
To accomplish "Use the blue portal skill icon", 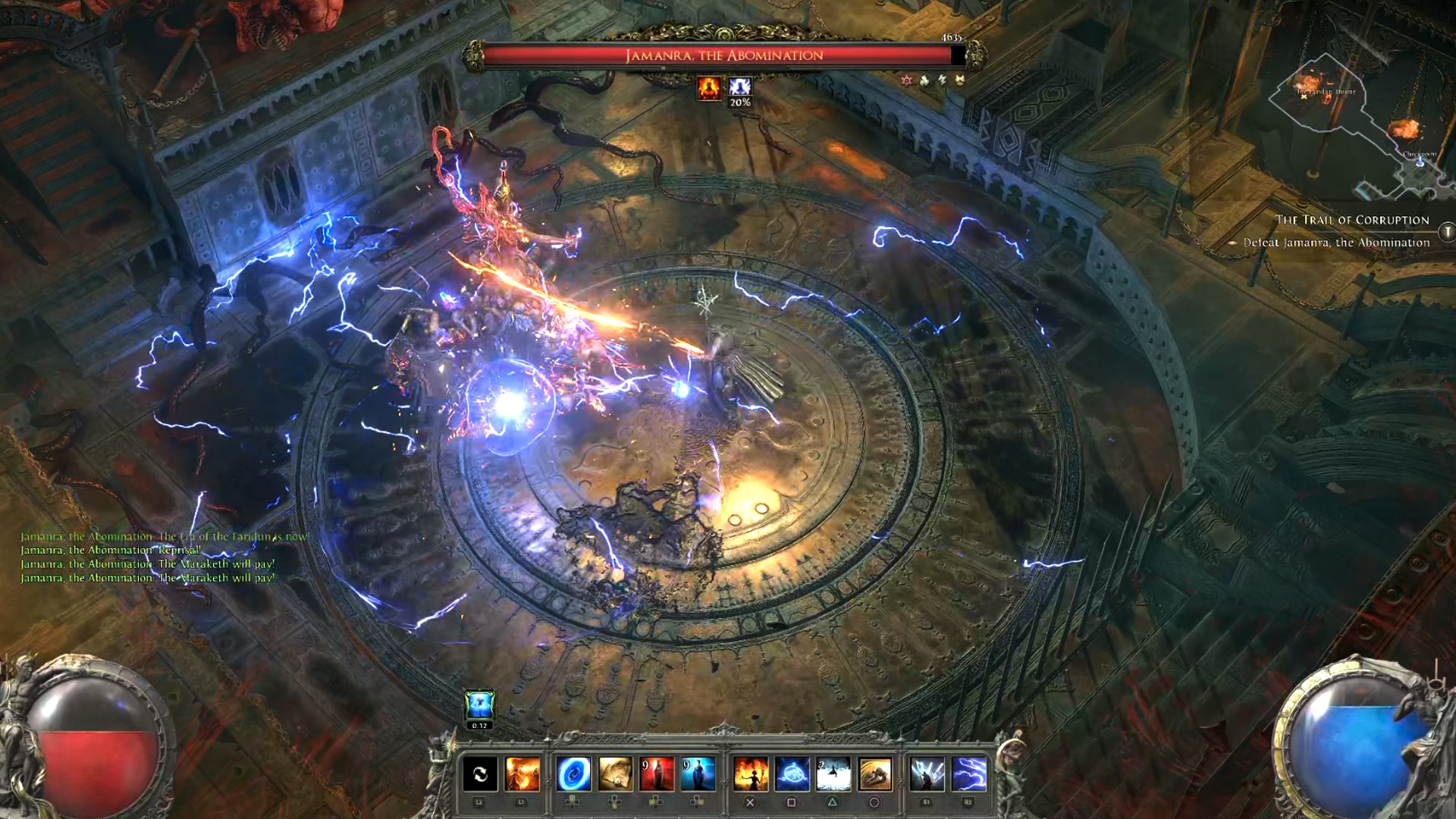I will pos(575,773).
